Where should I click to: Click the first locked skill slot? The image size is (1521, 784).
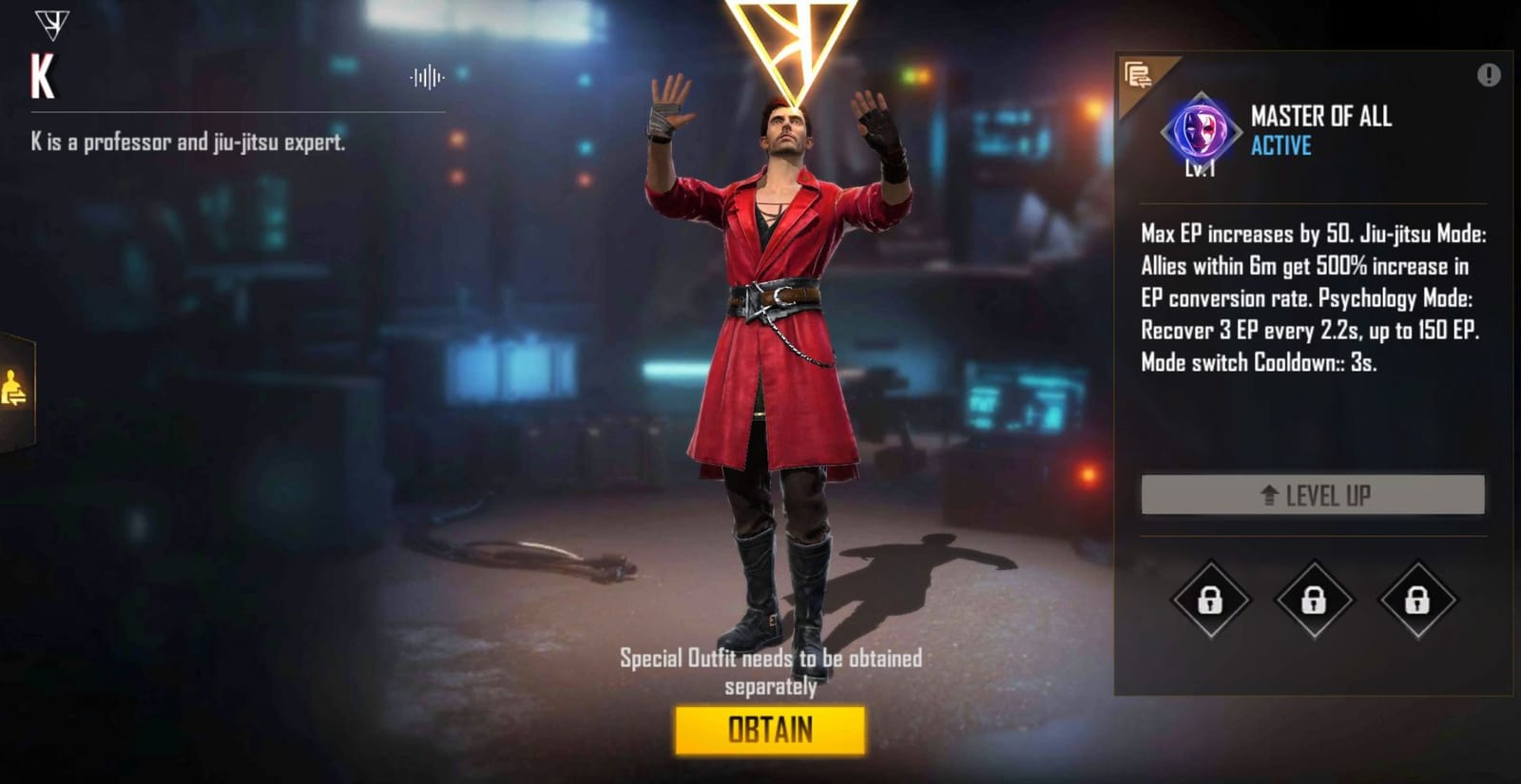tap(1208, 602)
